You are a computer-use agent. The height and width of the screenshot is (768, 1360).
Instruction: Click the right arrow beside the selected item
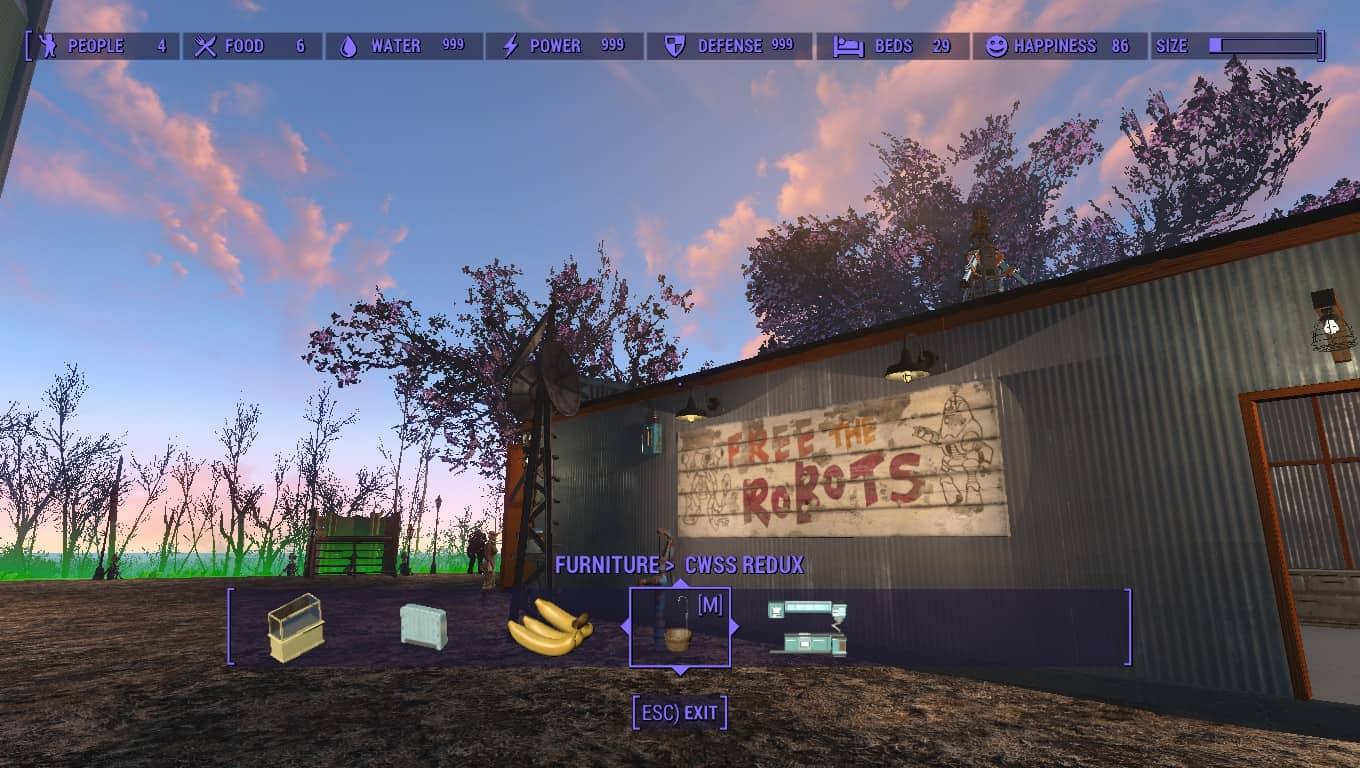tap(734, 627)
